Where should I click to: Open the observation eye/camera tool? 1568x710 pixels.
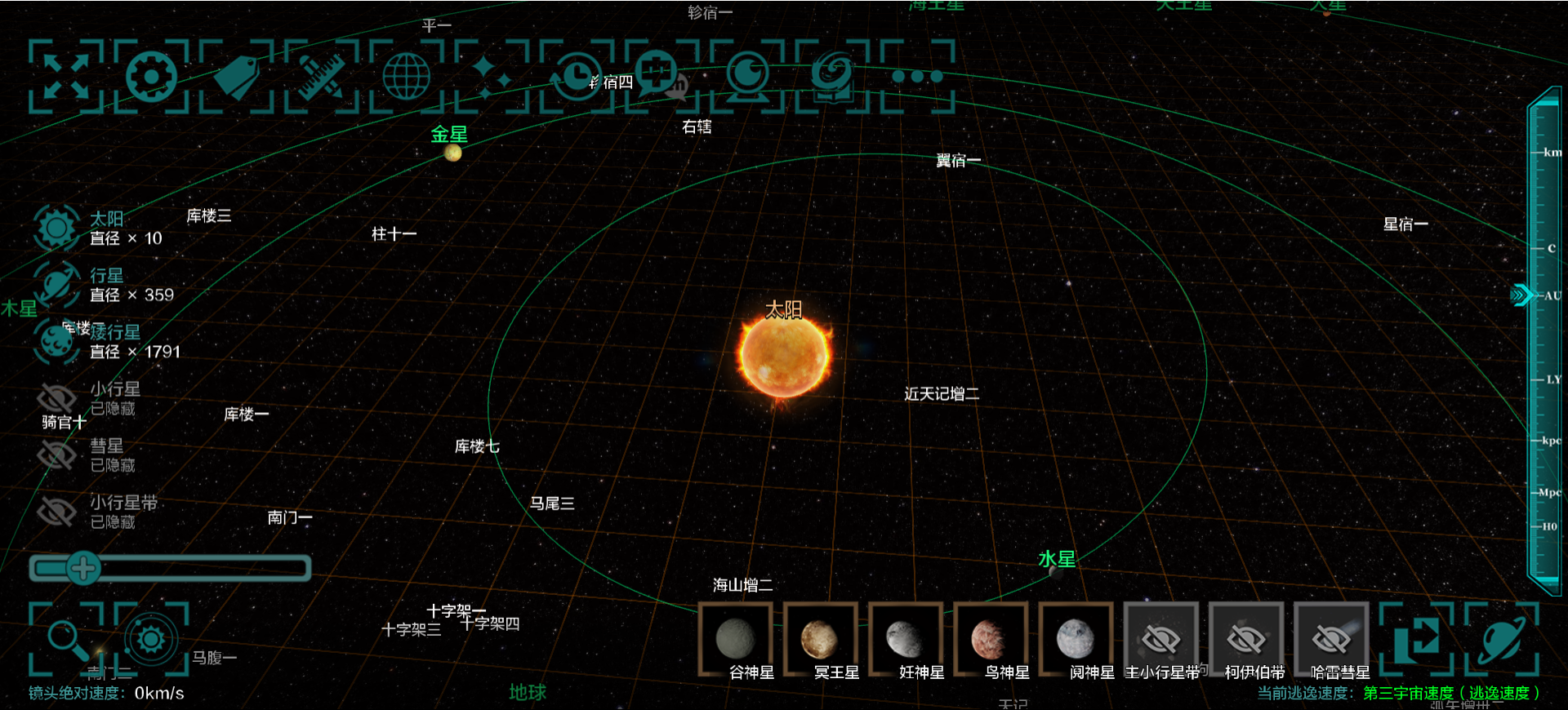point(748,75)
